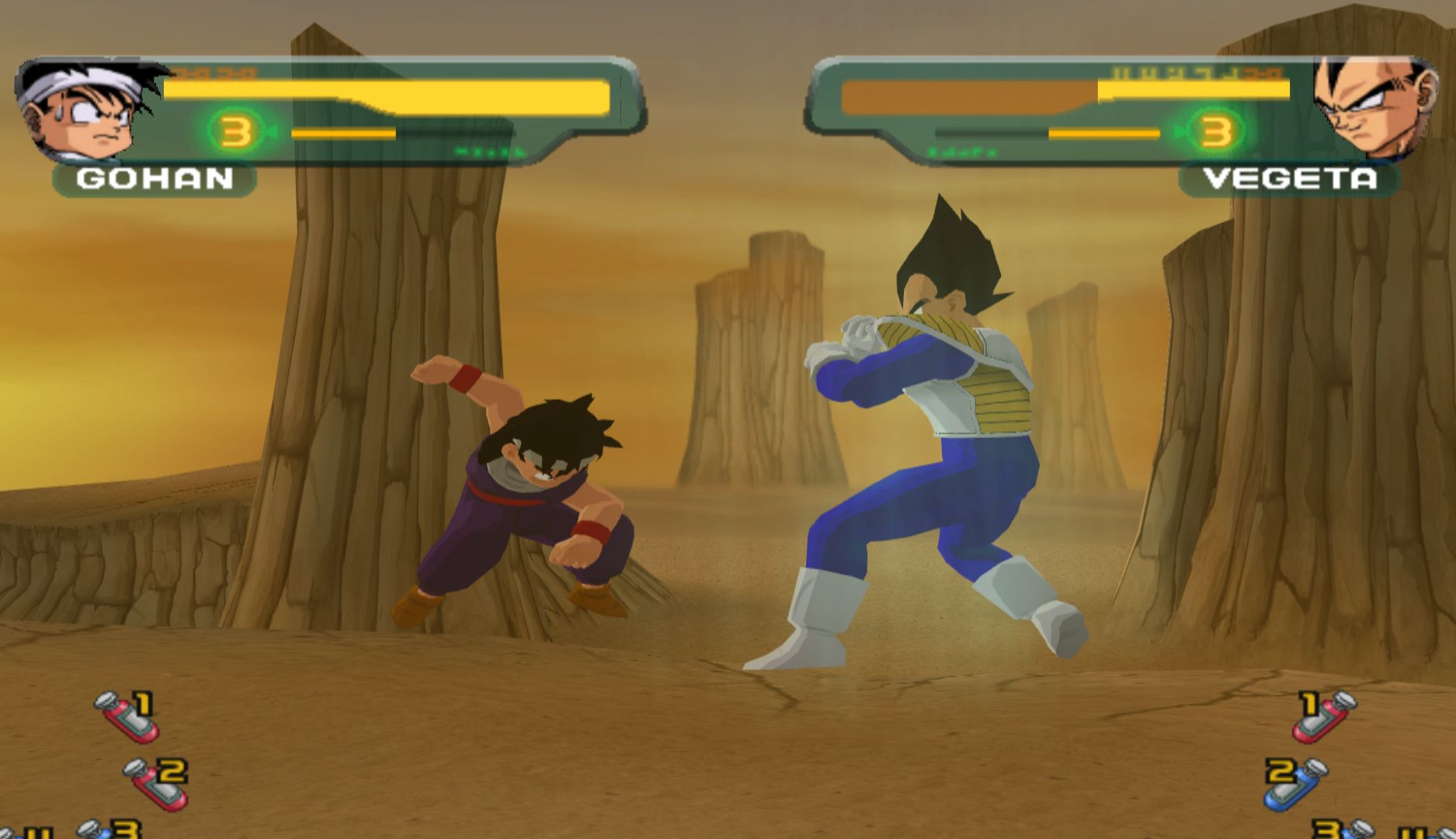Image resolution: width=1456 pixels, height=839 pixels.
Task: Activate Vegeta's number 1 red capsule
Action: point(1326,716)
